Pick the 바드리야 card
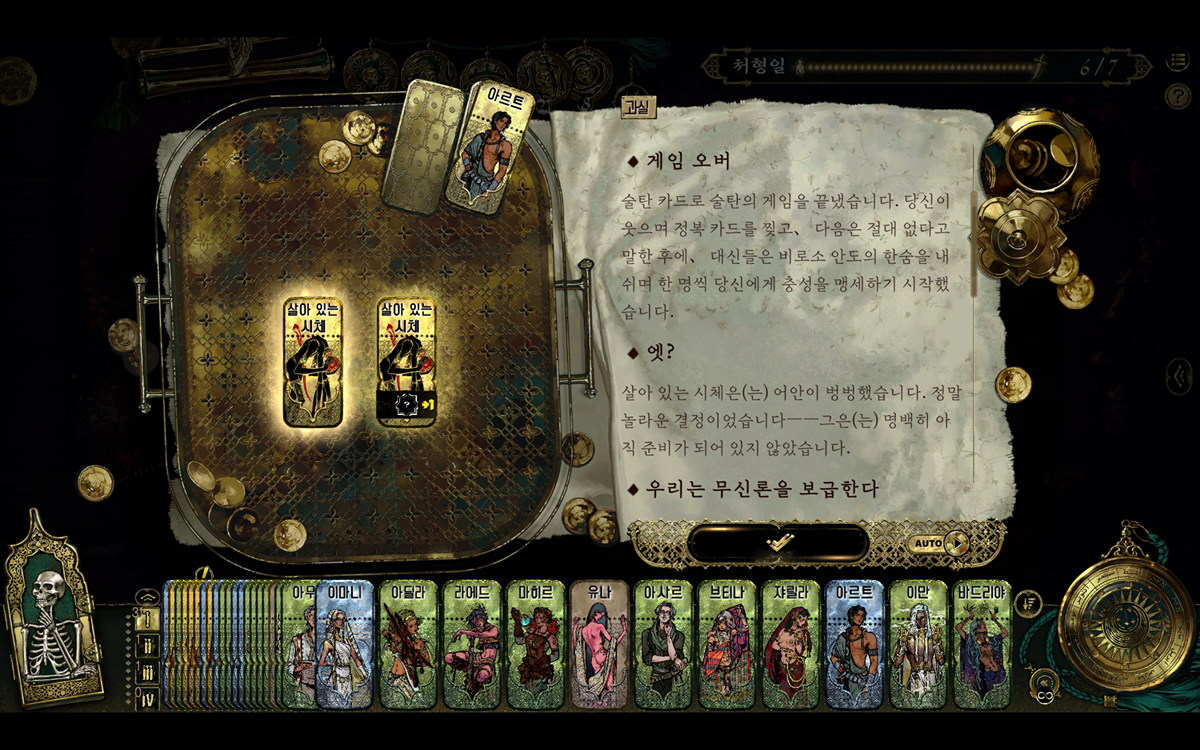Viewport: 1200px width, 750px height. (x=983, y=645)
